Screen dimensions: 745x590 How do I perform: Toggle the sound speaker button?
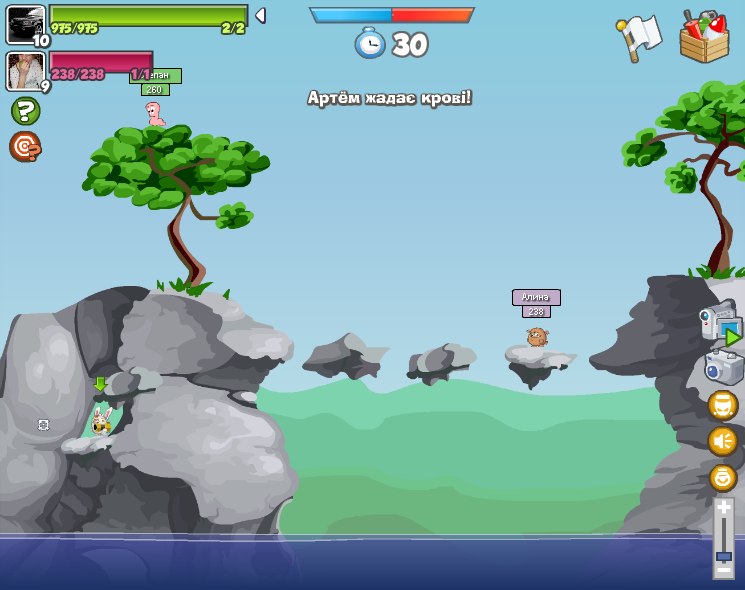pos(723,441)
